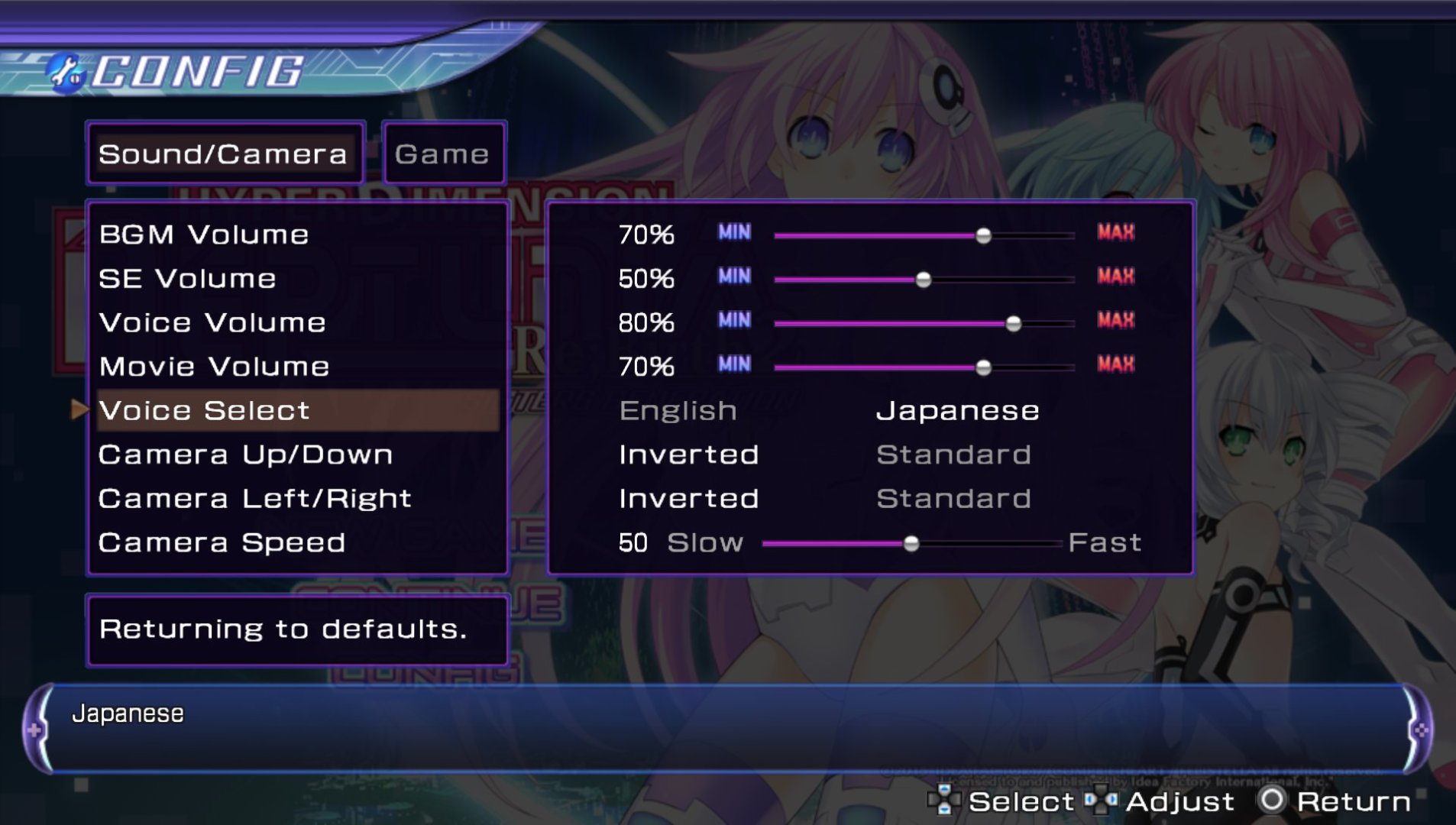Choose the Voice Volume entry
Viewport: 1456px width, 825px height.
(212, 322)
